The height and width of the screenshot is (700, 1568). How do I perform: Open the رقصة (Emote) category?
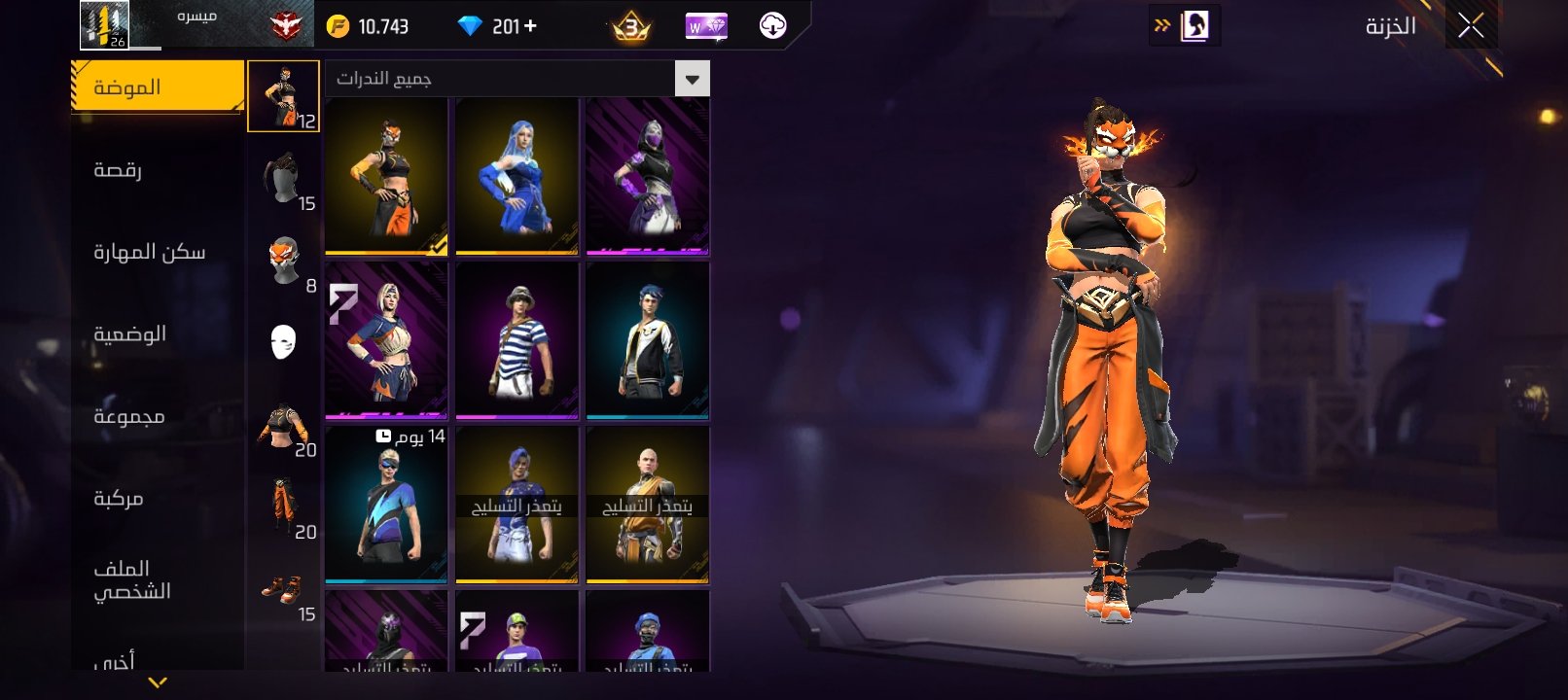(x=119, y=170)
